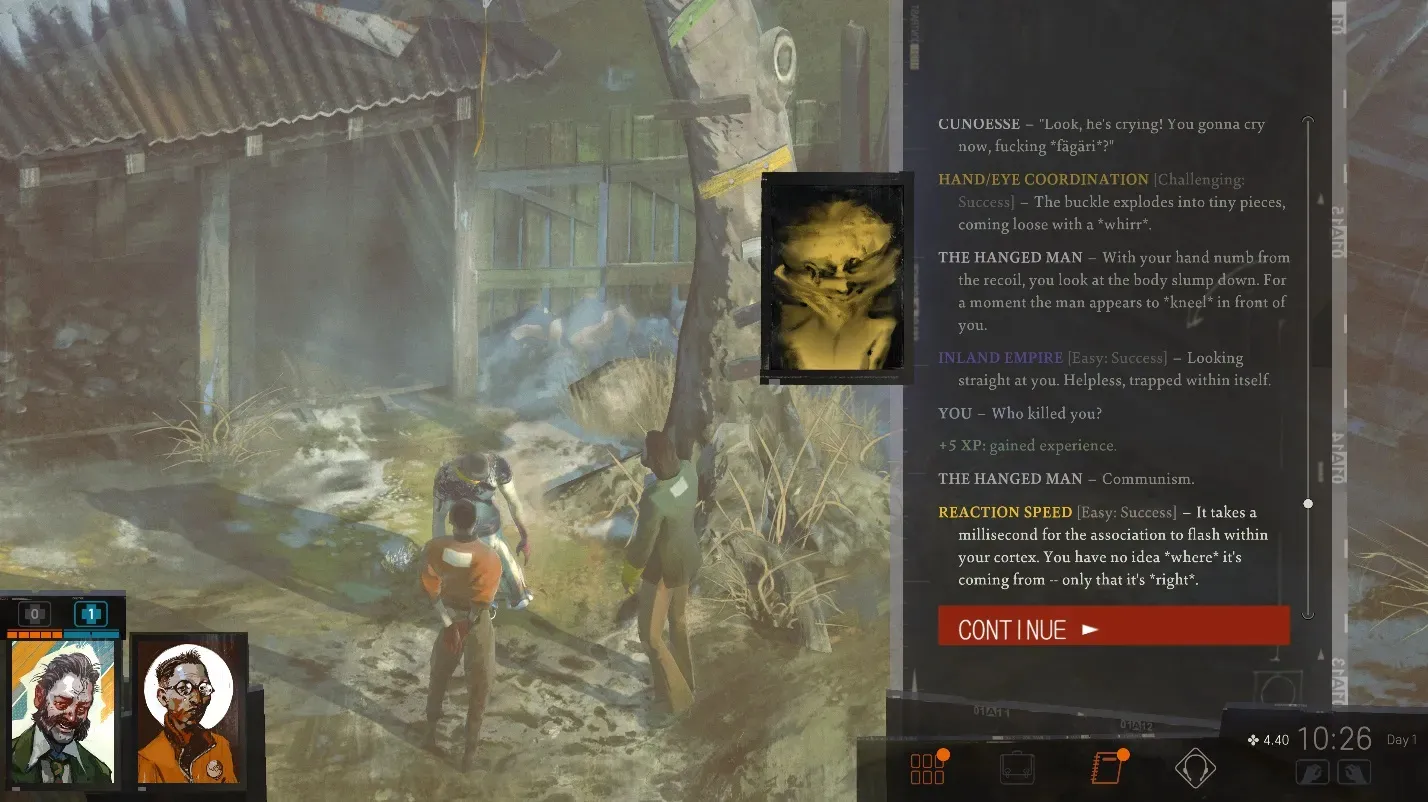Viewport: 1428px width, 802px height.
Task: Use the blue morale heal item
Action: point(90,614)
